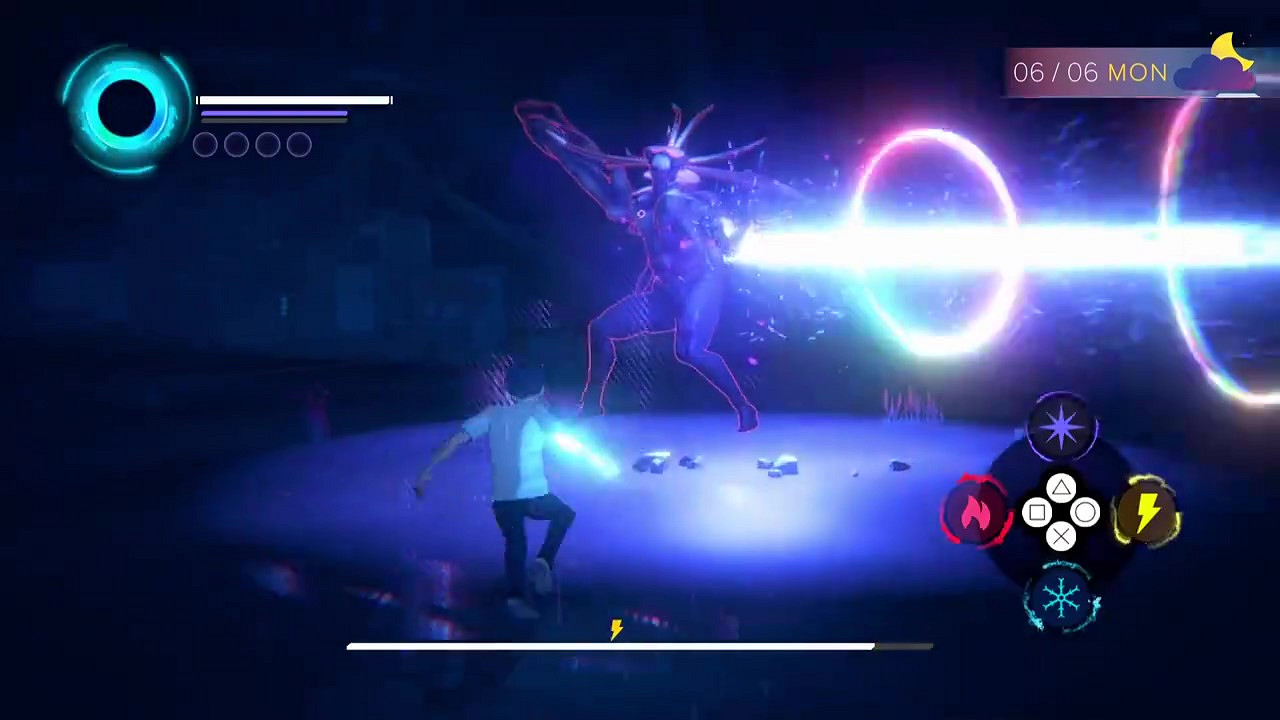Click the Circle face button icon

click(x=1087, y=512)
